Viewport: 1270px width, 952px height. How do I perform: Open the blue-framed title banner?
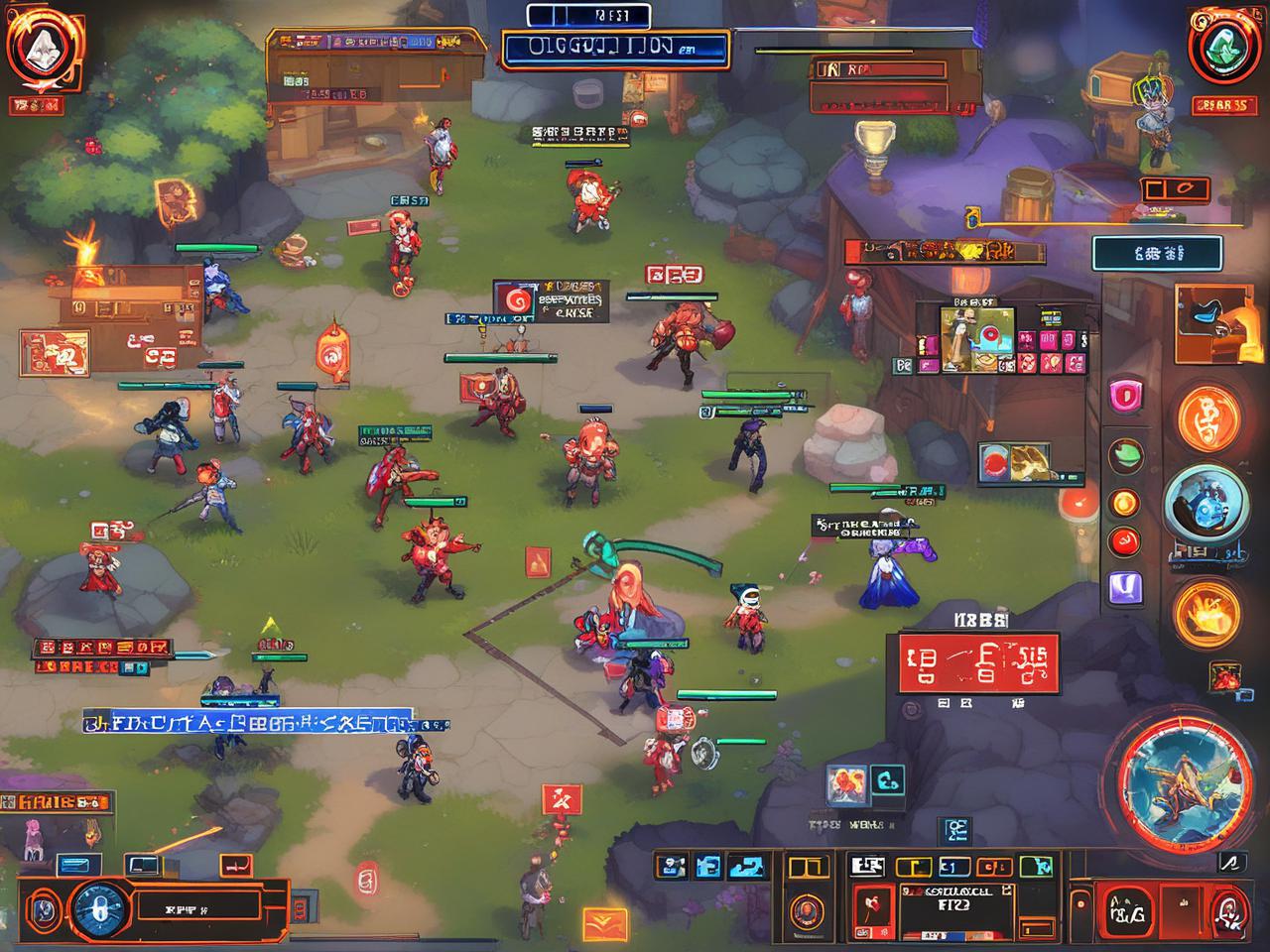[615, 49]
